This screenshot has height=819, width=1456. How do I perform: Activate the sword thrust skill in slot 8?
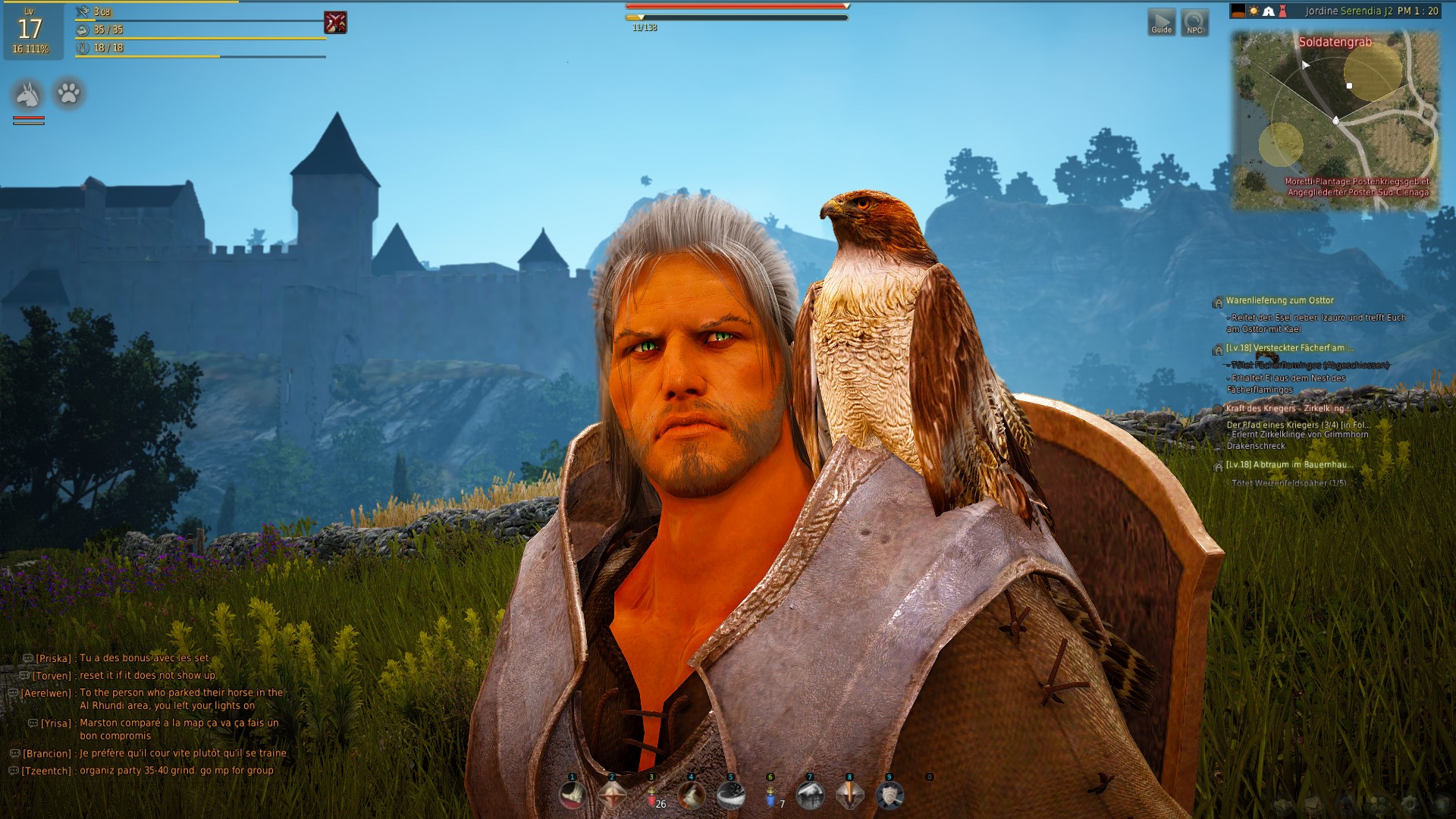pyautogui.click(x=849, y=795)
